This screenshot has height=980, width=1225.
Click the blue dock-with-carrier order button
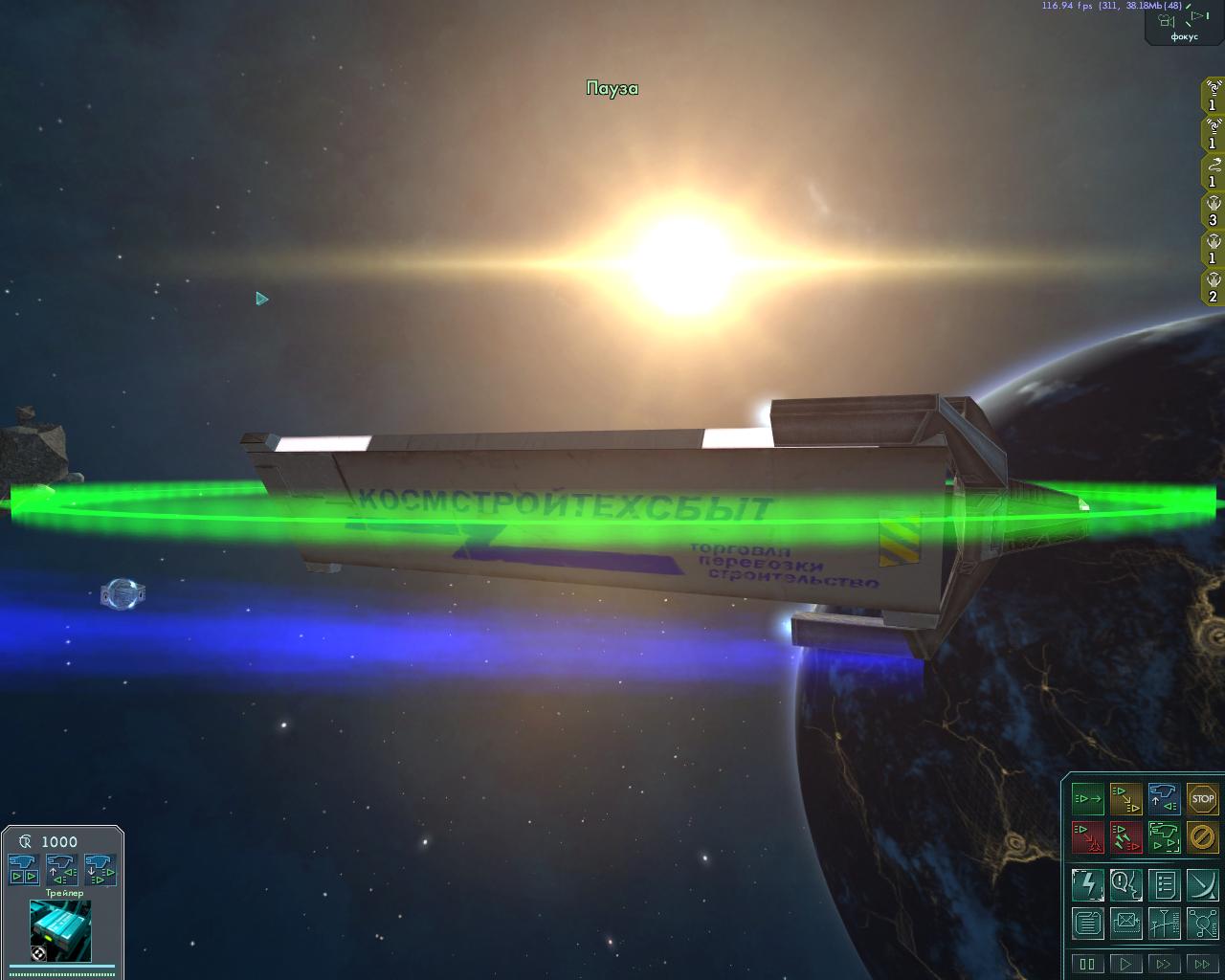click(1164, 798)
